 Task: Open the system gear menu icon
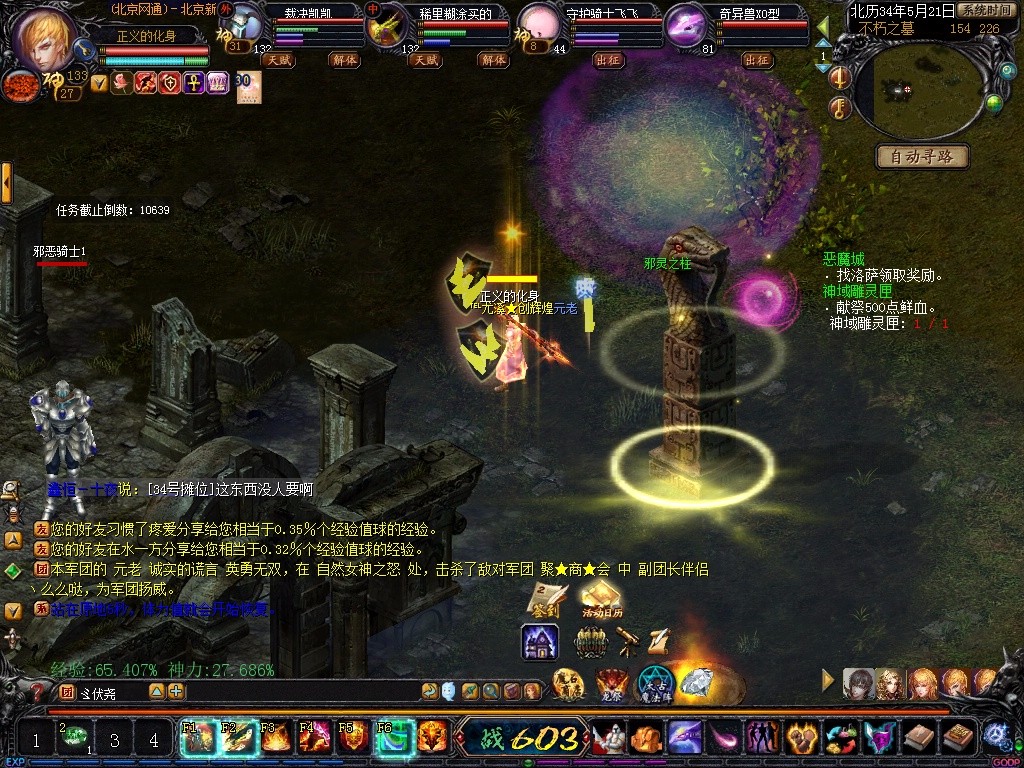(995, 737)
